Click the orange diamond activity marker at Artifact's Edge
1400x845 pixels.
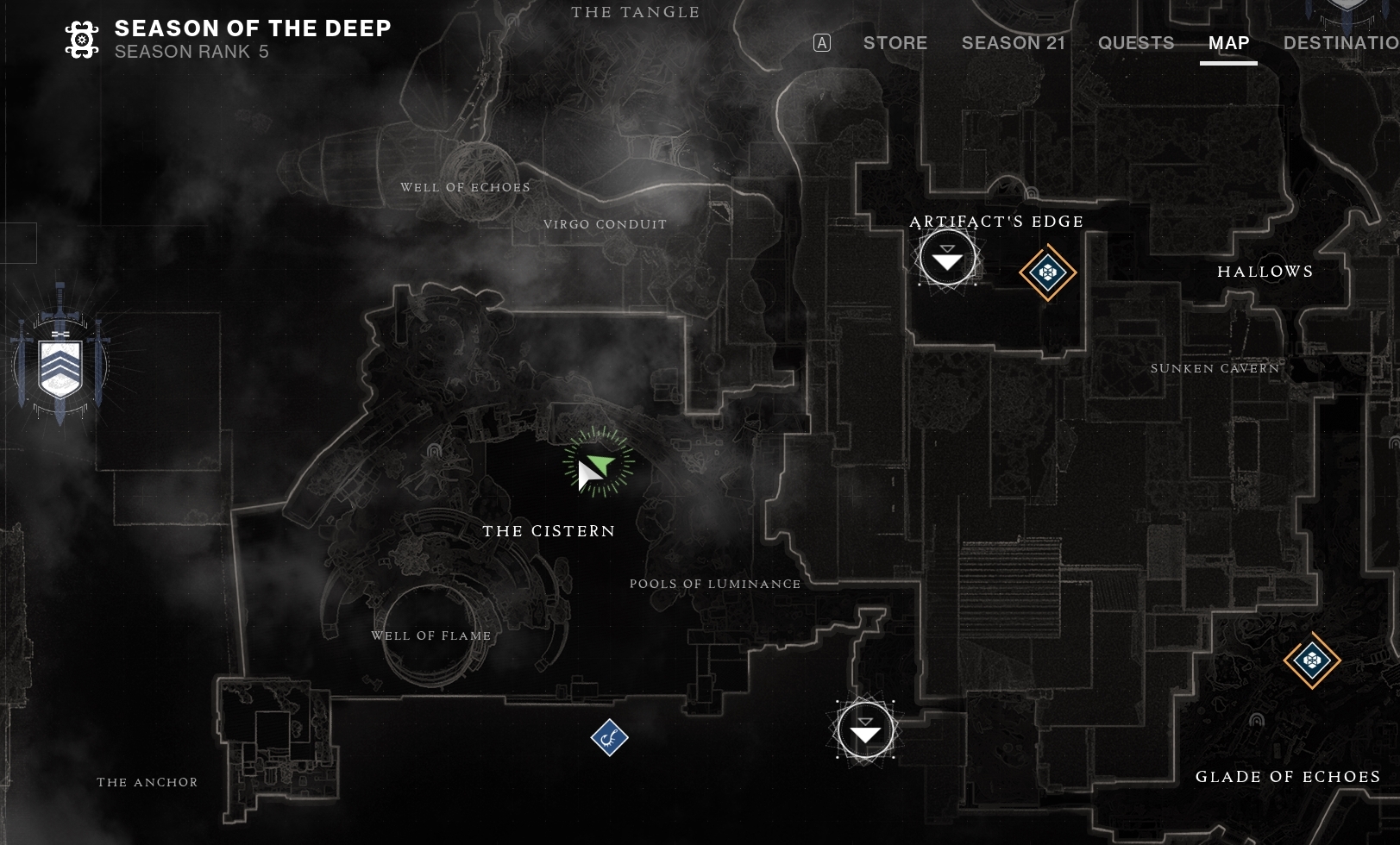pyautogui.click(x=1048, y=273)
